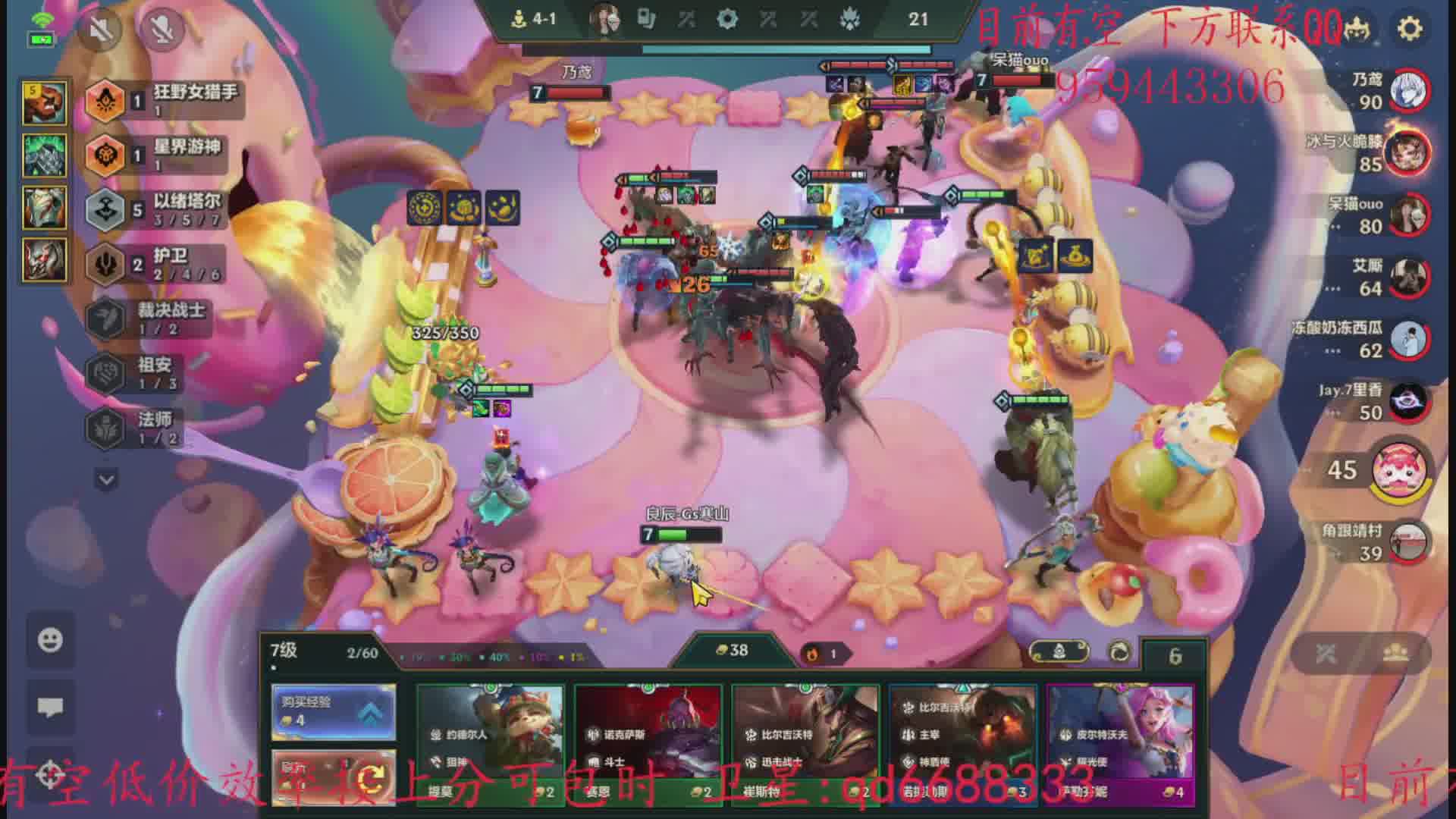Open the settings gear
The height and width of the screenshot is (819, 1456).
(1409, 29)
